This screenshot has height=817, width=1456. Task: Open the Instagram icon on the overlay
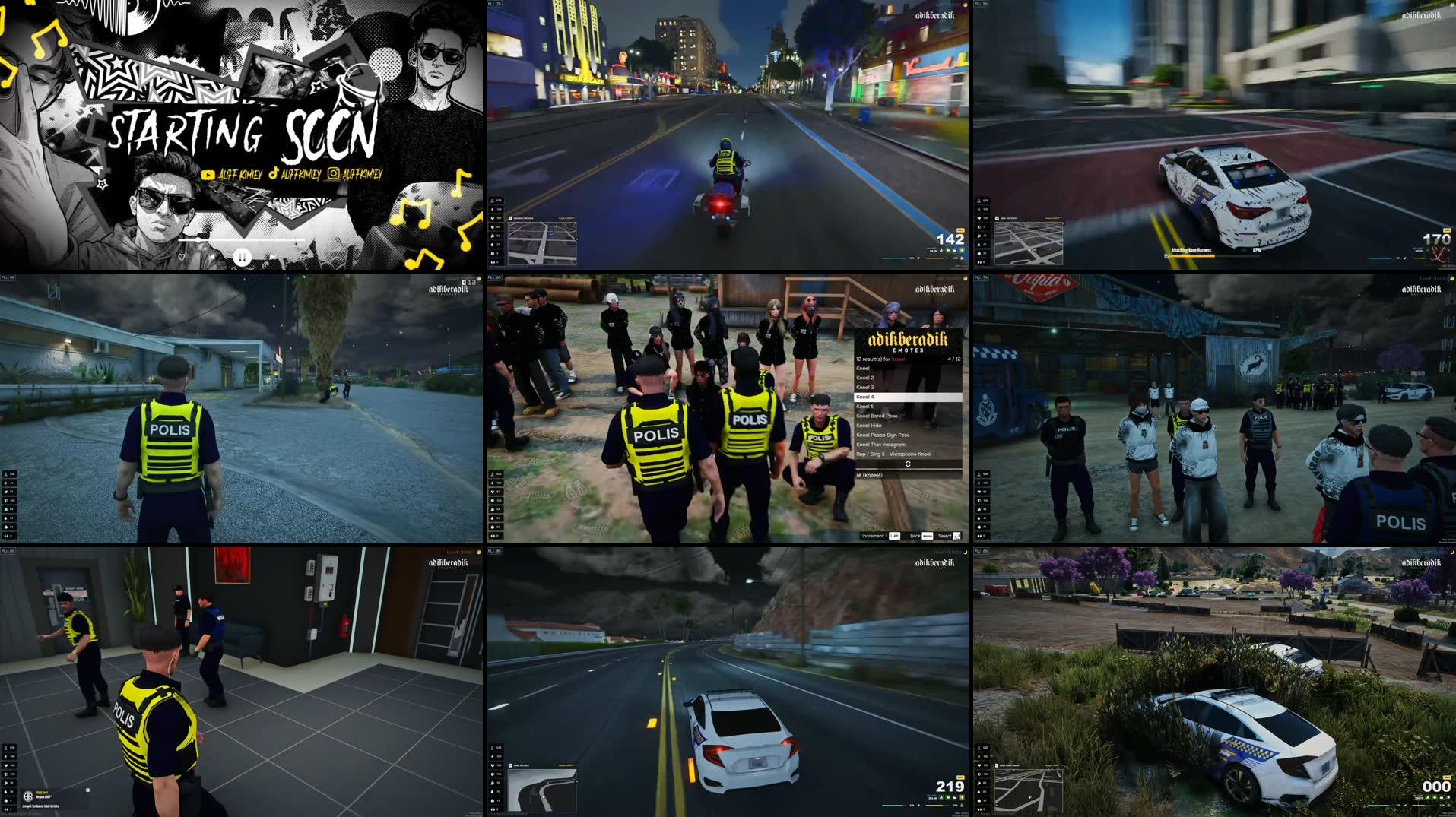pos(335,175)
